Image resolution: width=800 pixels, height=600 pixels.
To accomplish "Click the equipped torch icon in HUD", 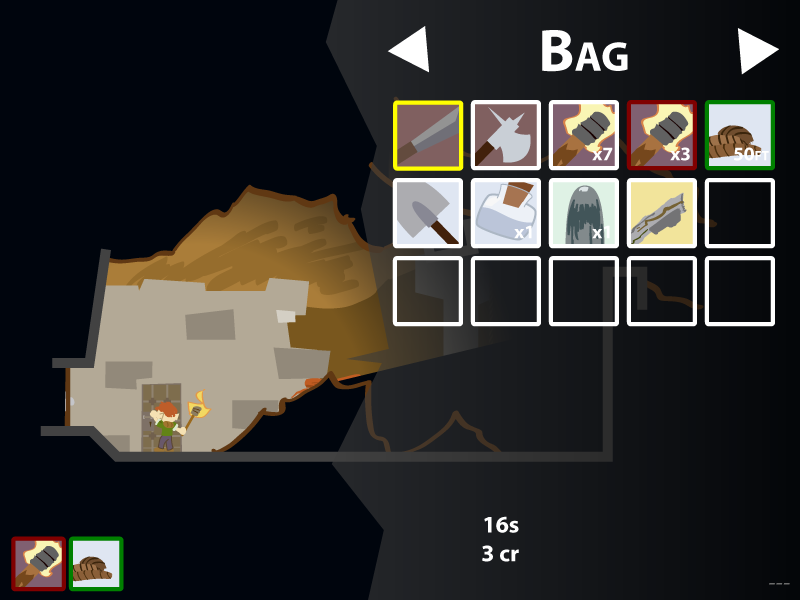I will (x=39, y=563).
